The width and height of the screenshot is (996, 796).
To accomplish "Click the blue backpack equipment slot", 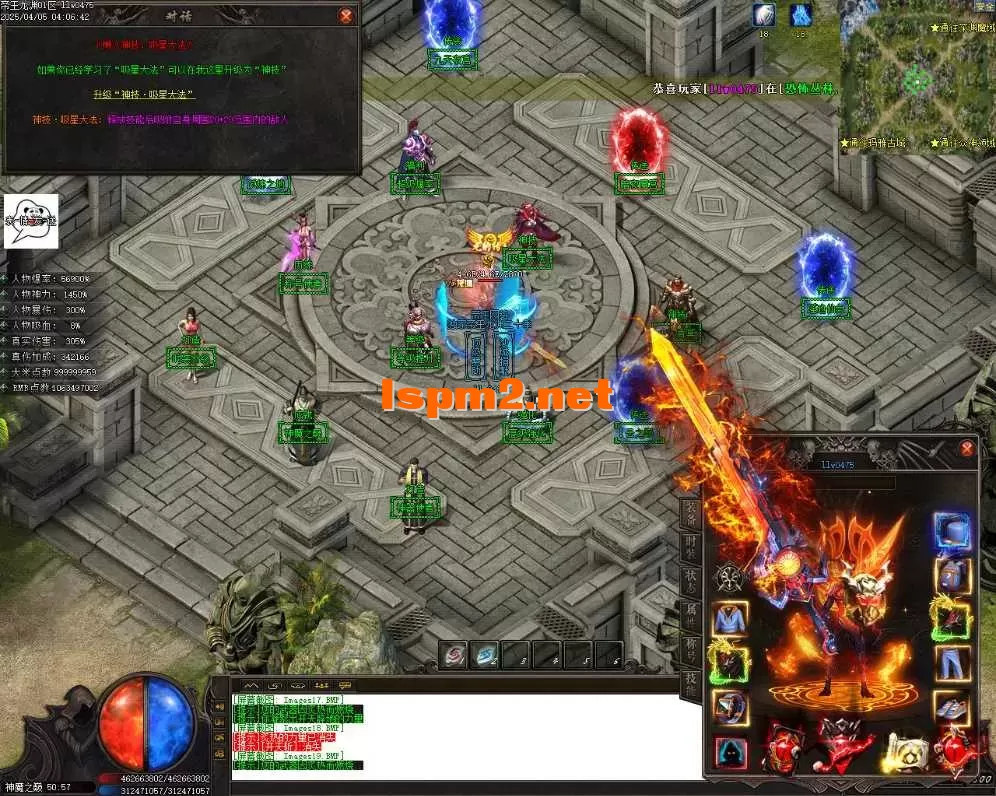I will pos(951,576).
